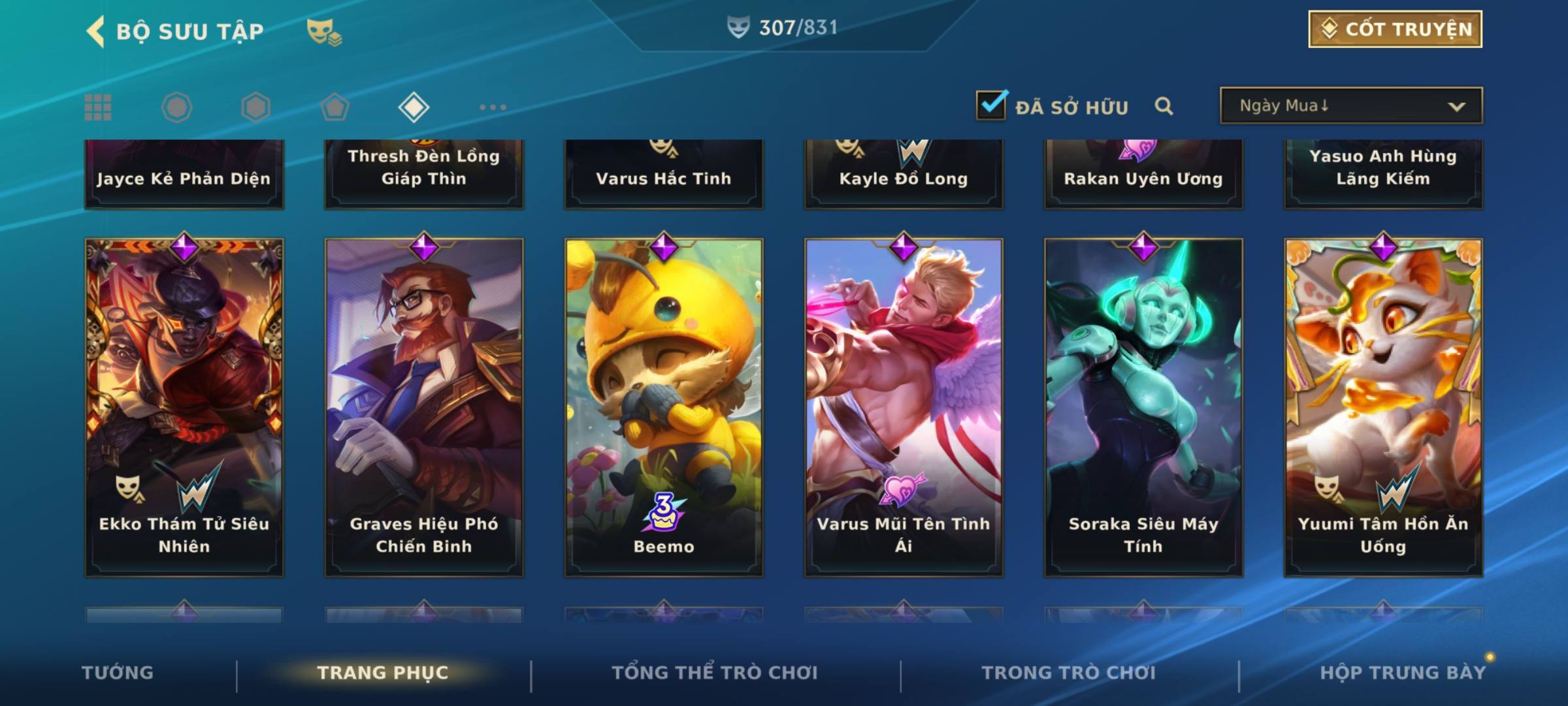The height and width of the screenshot is (706, 1568).
Task: Select the all-skins grid filter
Action: [x=98, y=107]
